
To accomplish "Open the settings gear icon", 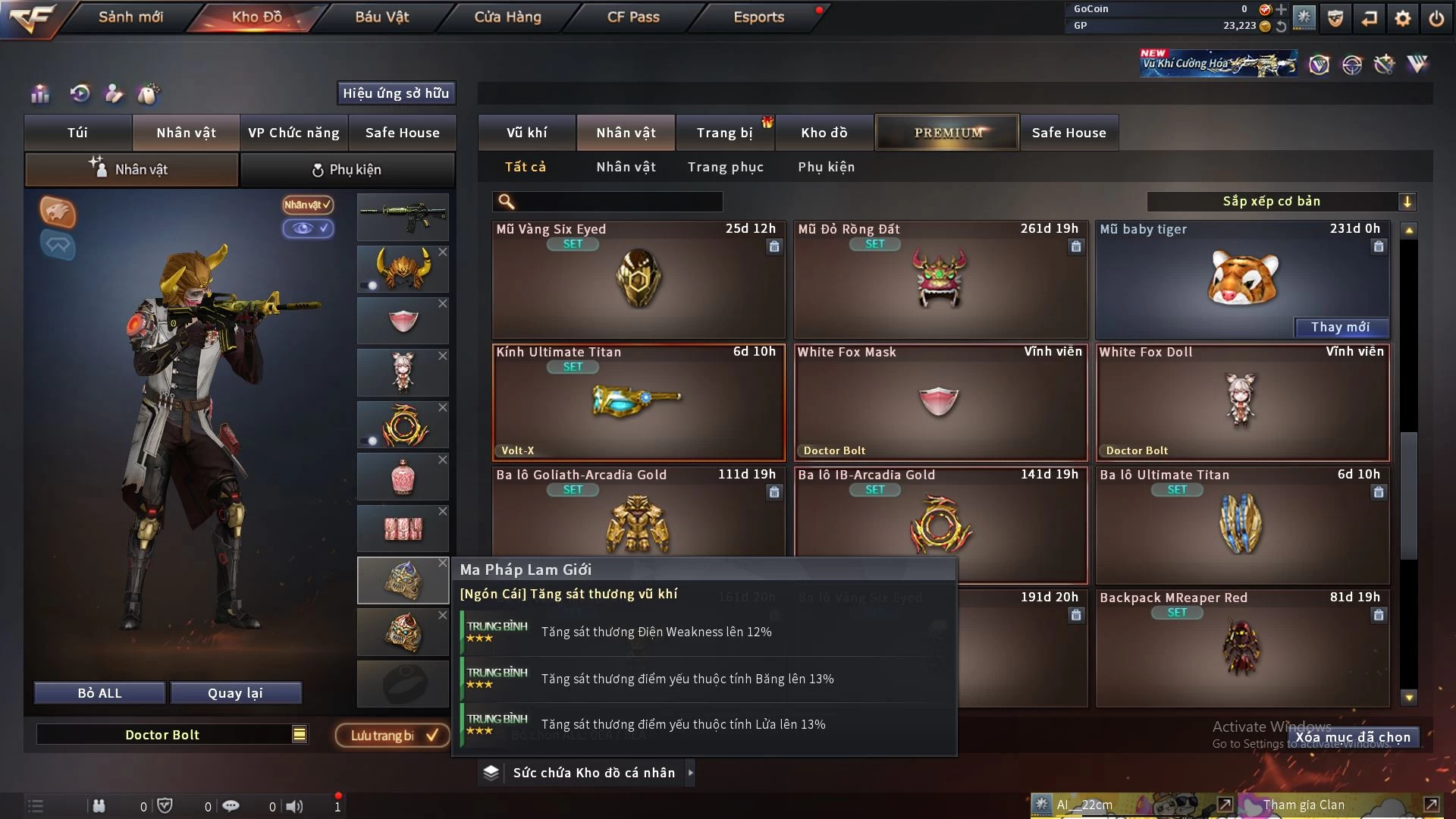I will [x=1403, y=18].
